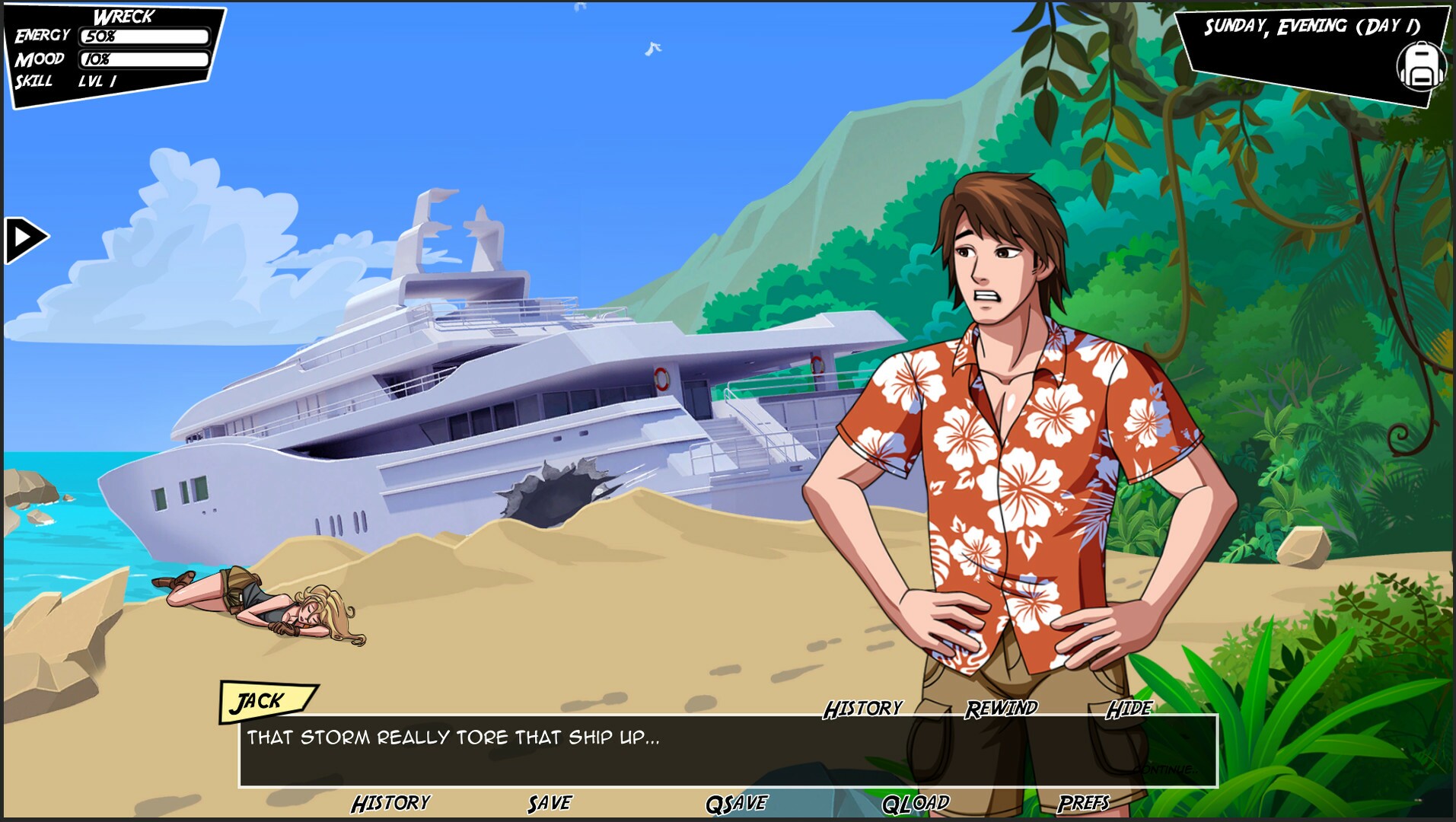
Task: Rewind to the previous dialogue line
Action: coord(1001,708)
